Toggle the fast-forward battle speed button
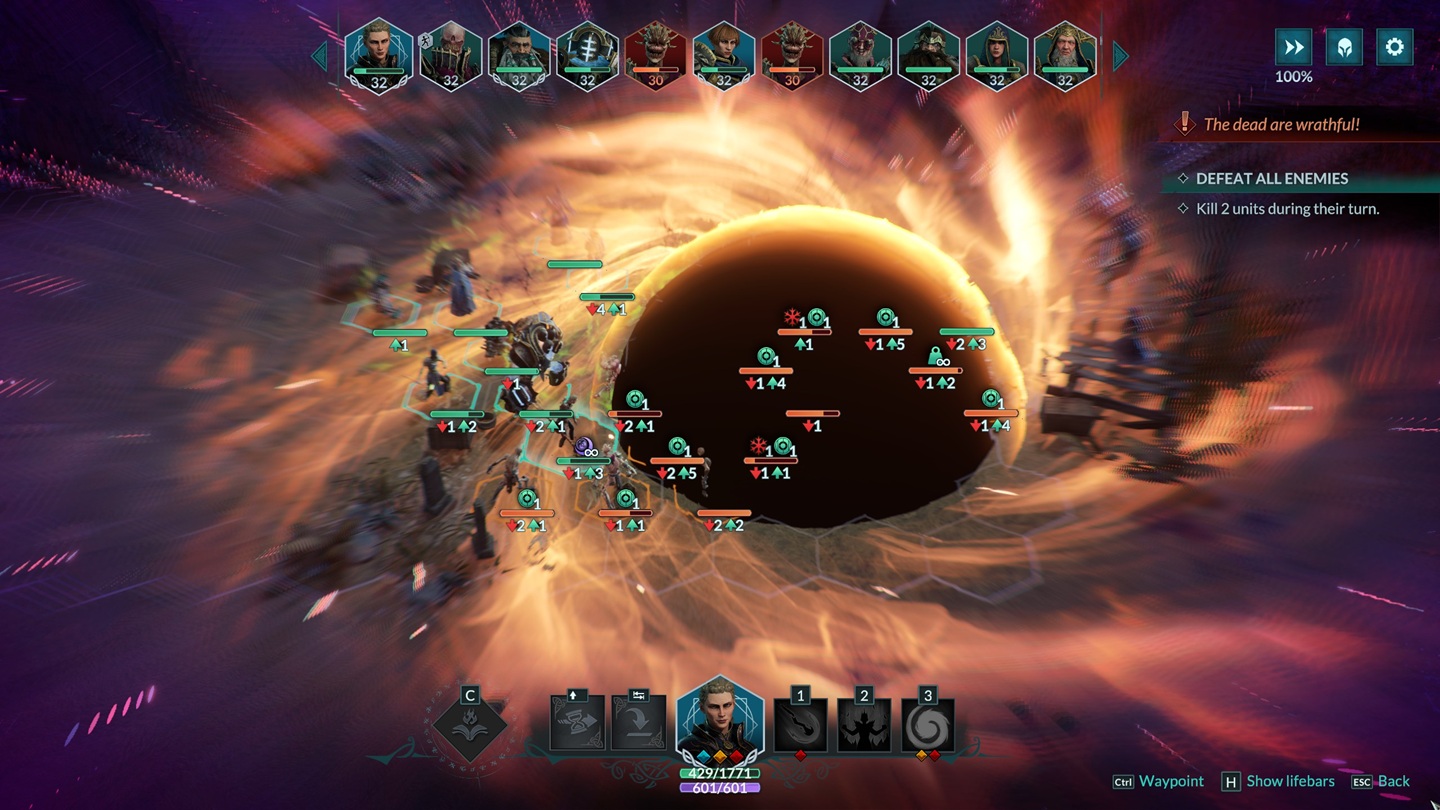 [x=1293, y=47]
